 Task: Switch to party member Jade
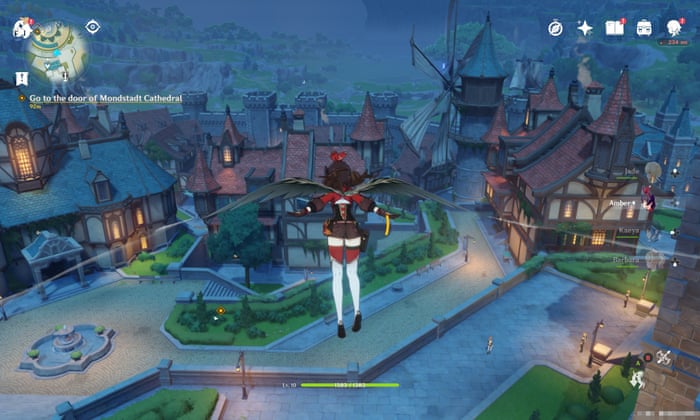(654, 172)
